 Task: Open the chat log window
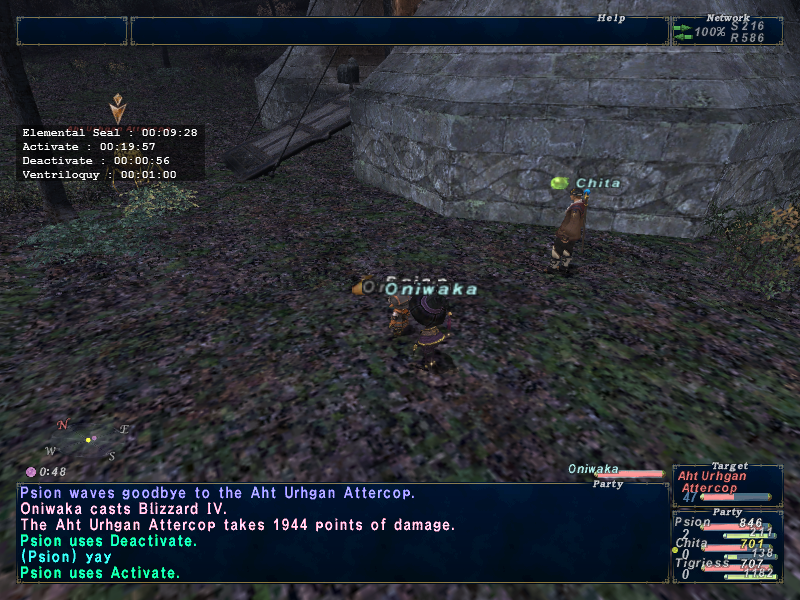click(x=342, y=533)
